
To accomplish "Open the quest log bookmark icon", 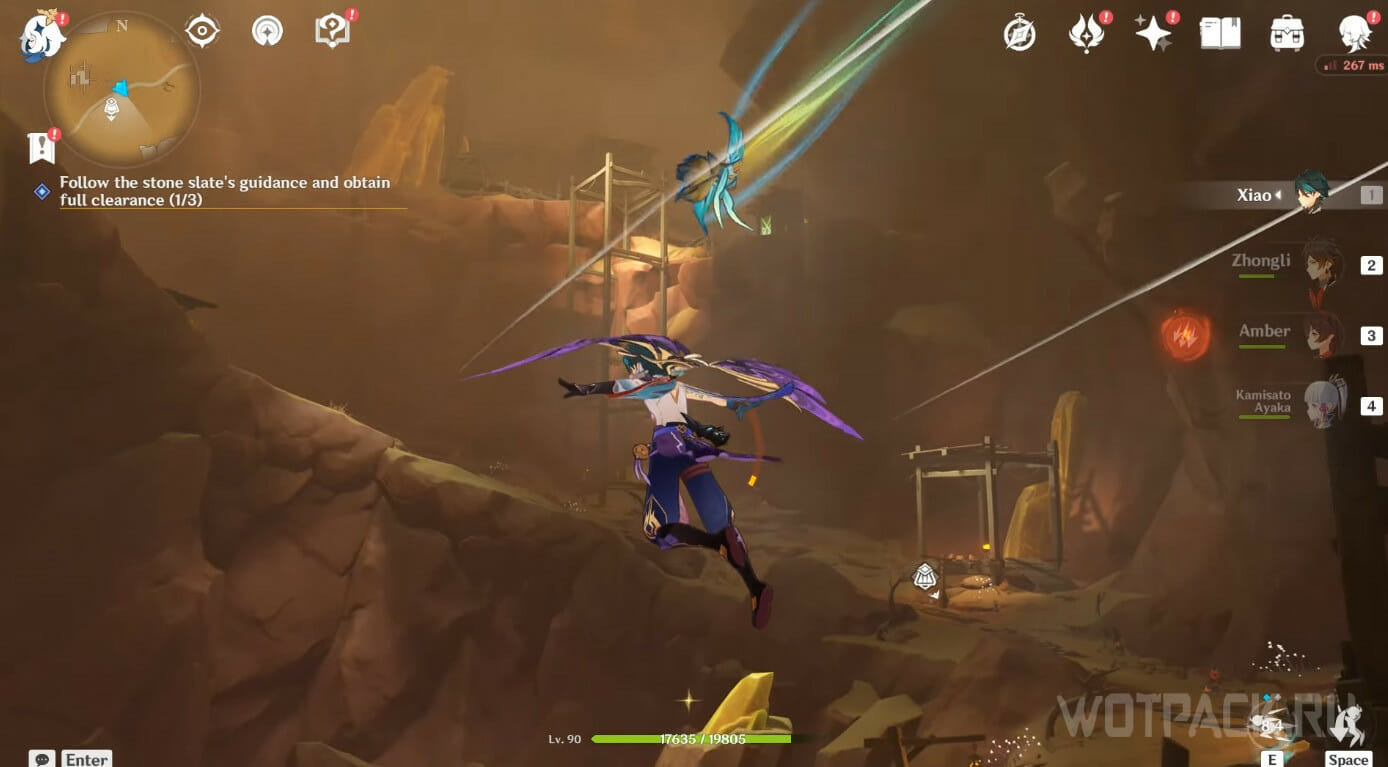I will [x=41, y=148].
